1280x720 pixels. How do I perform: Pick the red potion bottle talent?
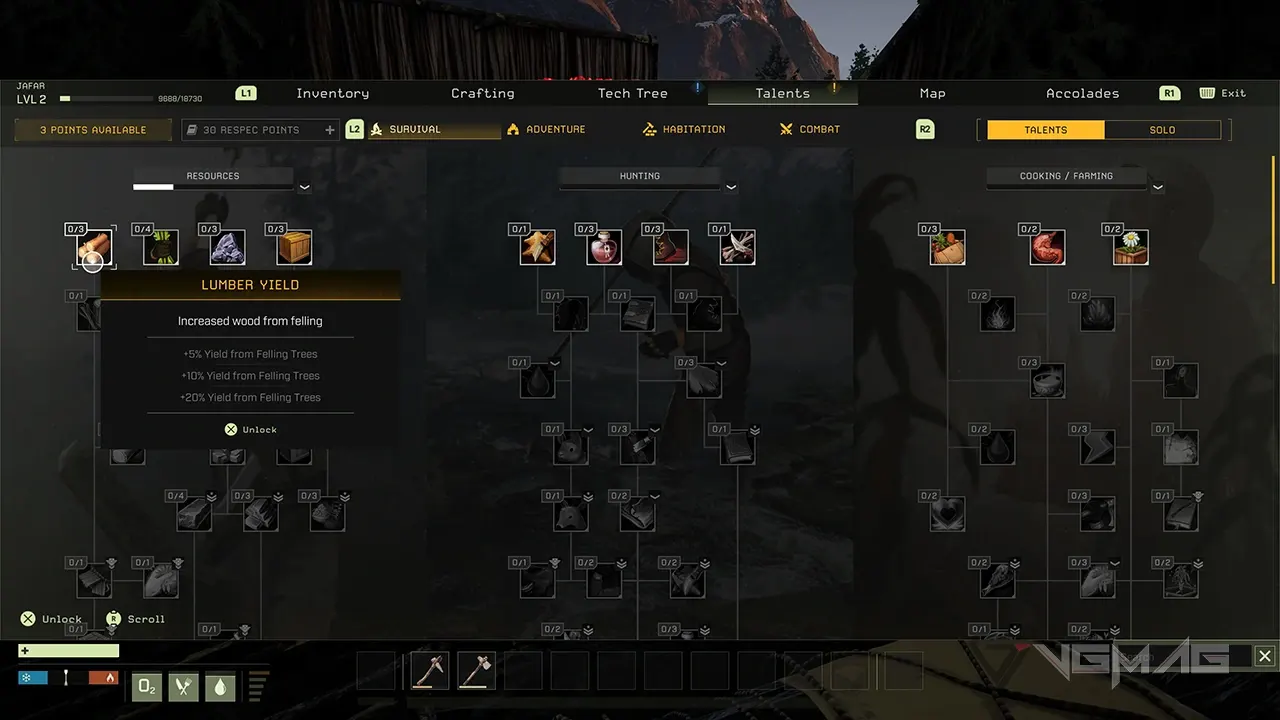[x=604, y=247]
